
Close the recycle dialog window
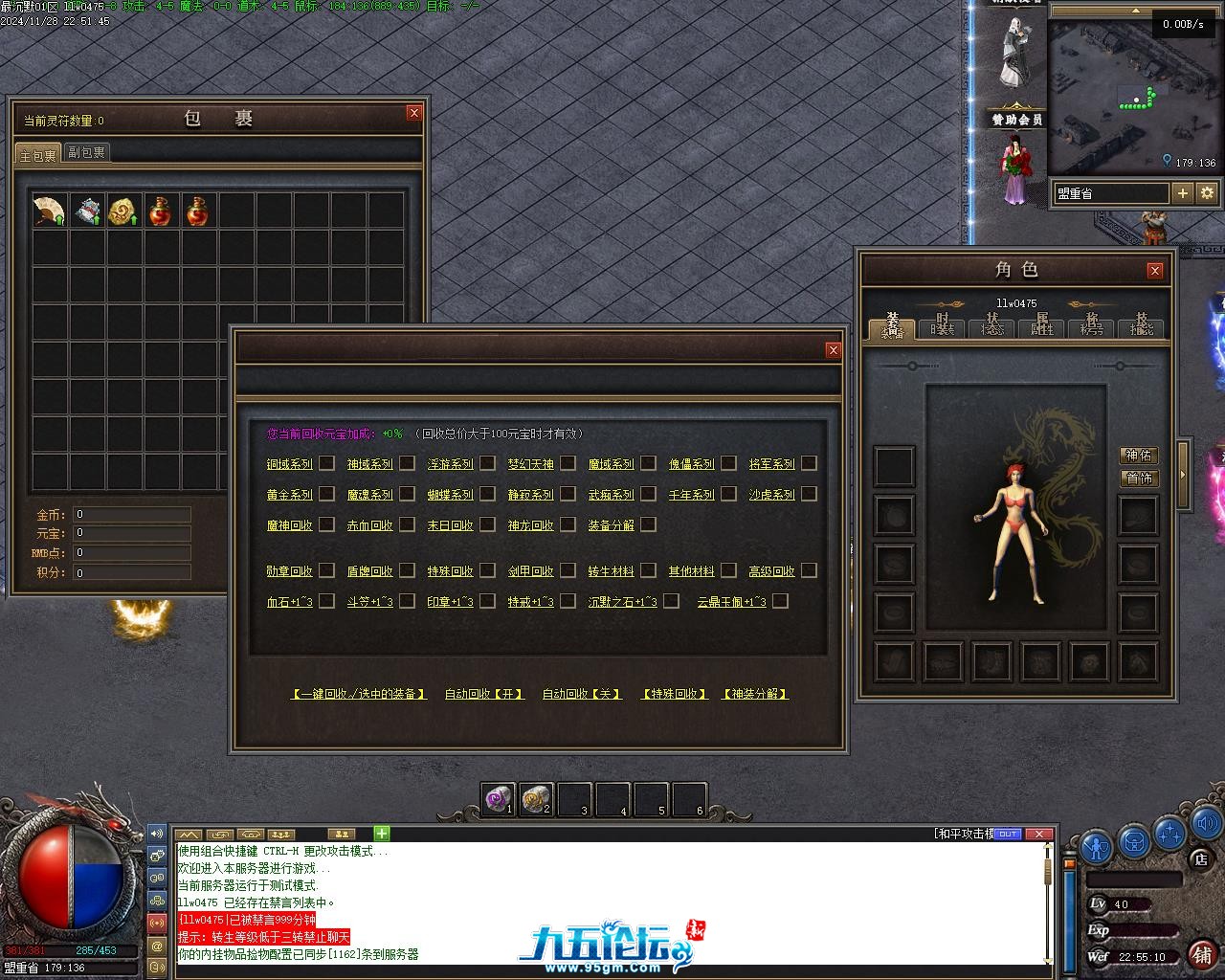pyautogui.click(x=833, y=350)
